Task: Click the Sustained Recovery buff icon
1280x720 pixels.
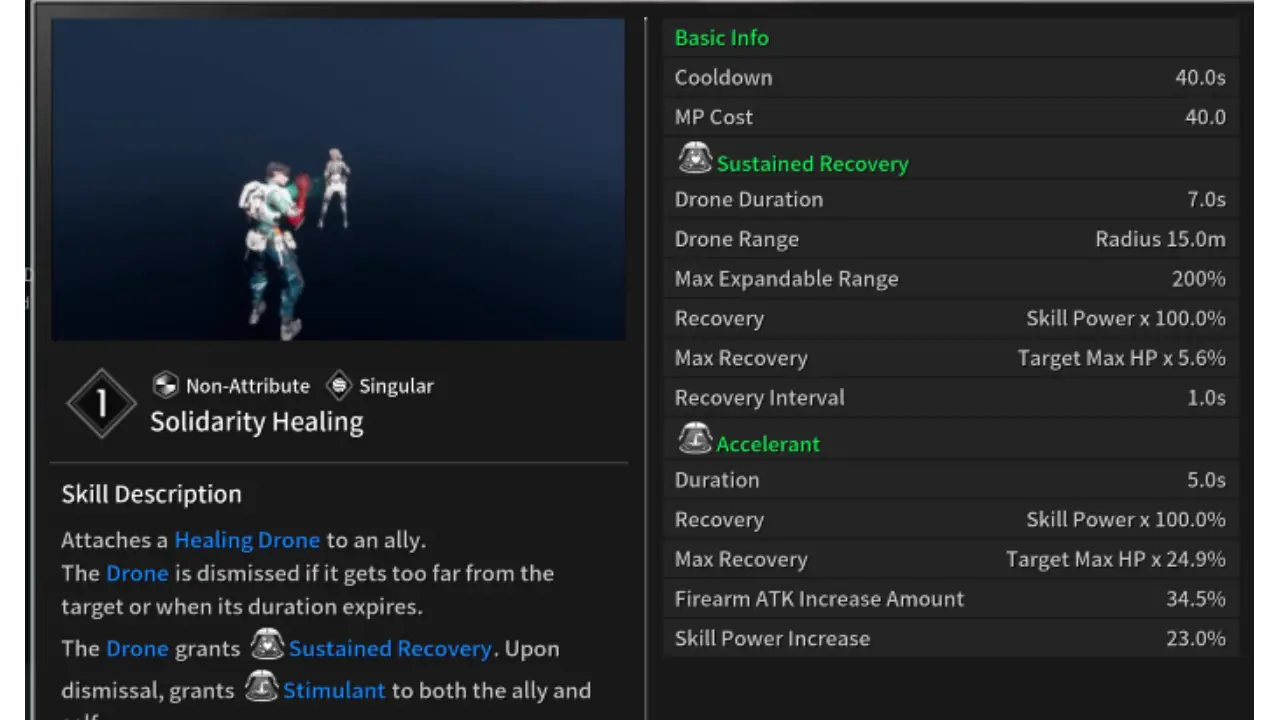Action: tap(695, 159)
